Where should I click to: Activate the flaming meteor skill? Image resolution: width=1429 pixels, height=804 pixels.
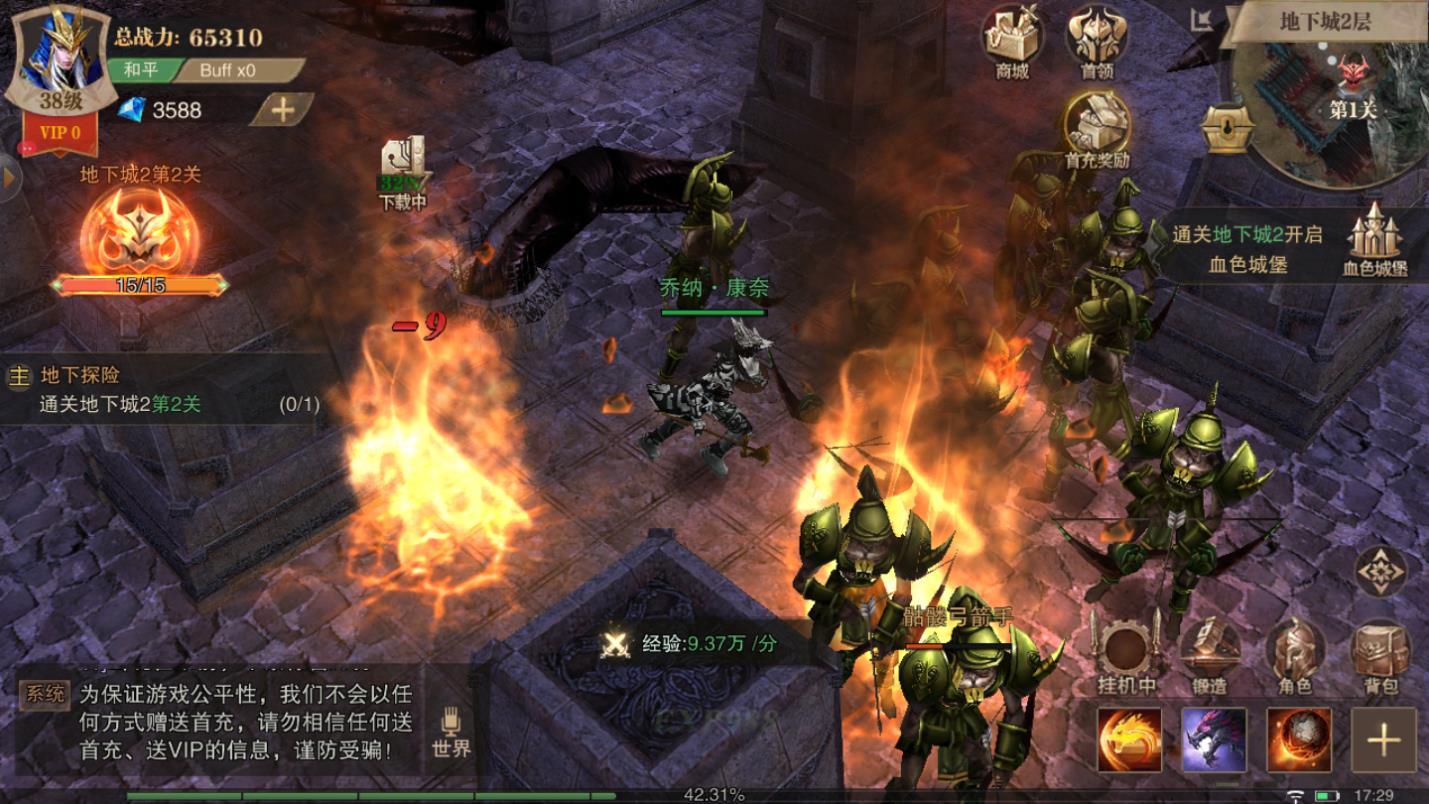(x=1299, y=740)
